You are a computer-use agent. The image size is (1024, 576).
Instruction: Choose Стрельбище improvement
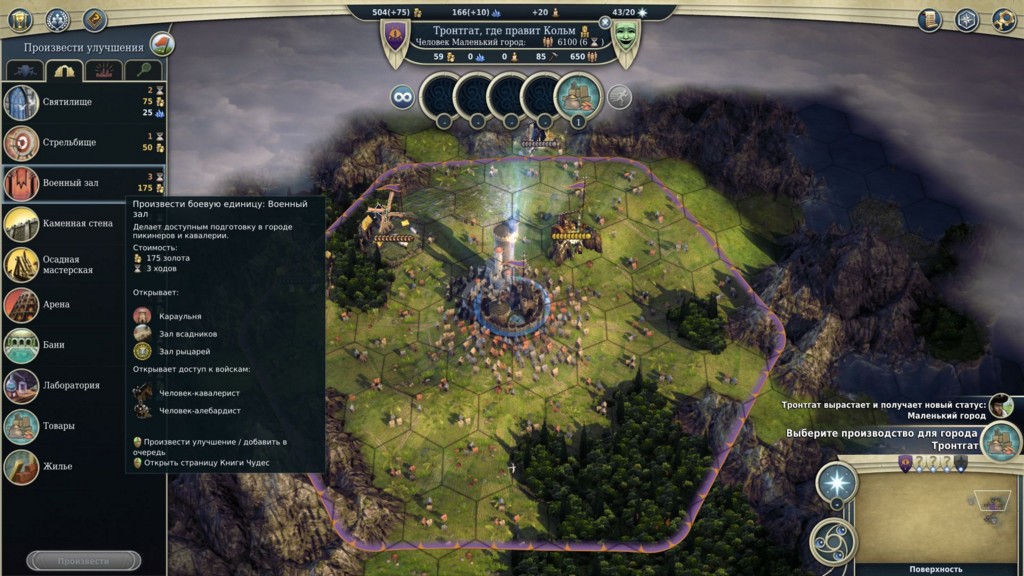tap(70, 143)
